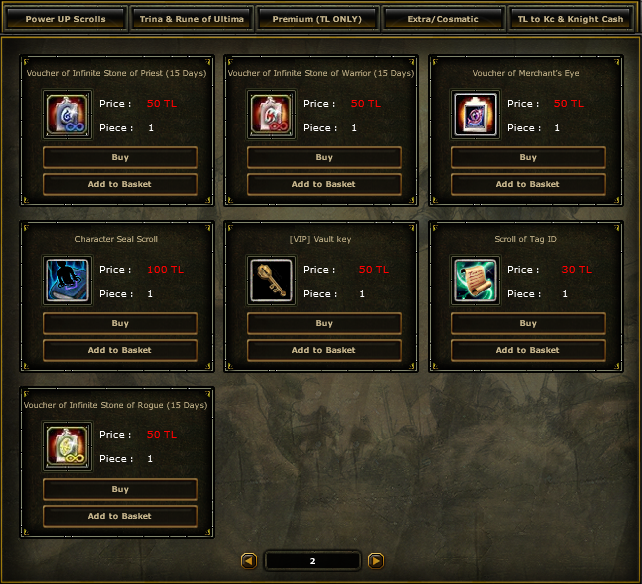
Task: Open the Trina & Rune of Ultima tab
Action: point(192,19)
